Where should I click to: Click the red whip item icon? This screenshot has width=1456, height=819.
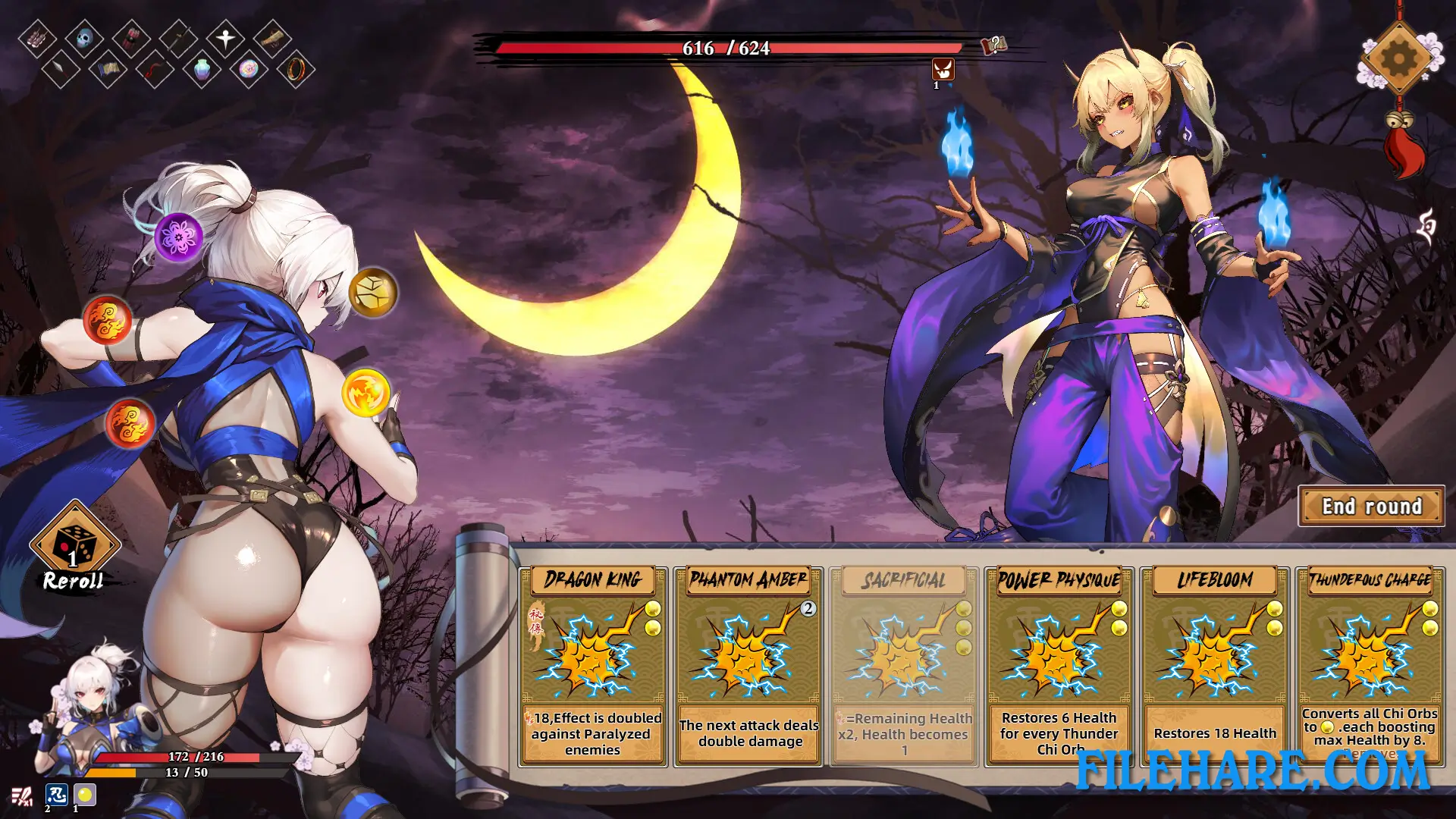point(155,71)
